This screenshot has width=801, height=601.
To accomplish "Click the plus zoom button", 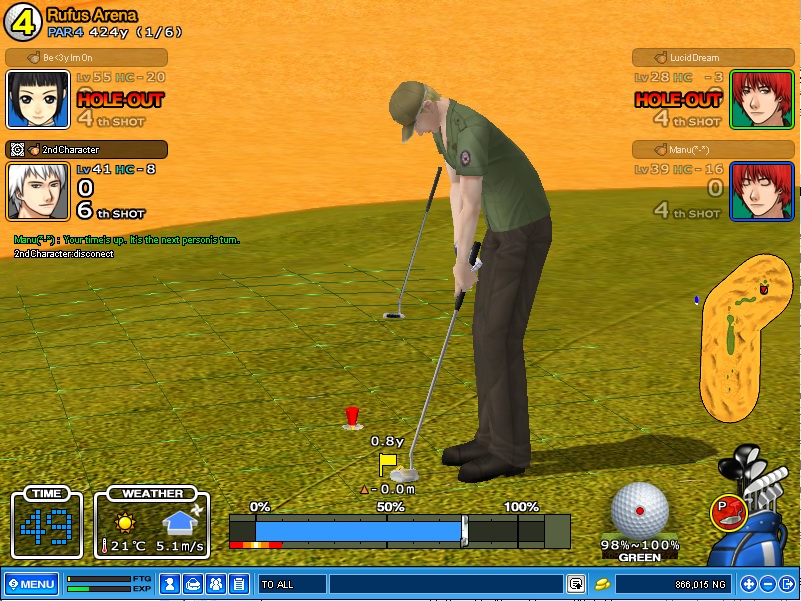I will click(749, 584).
